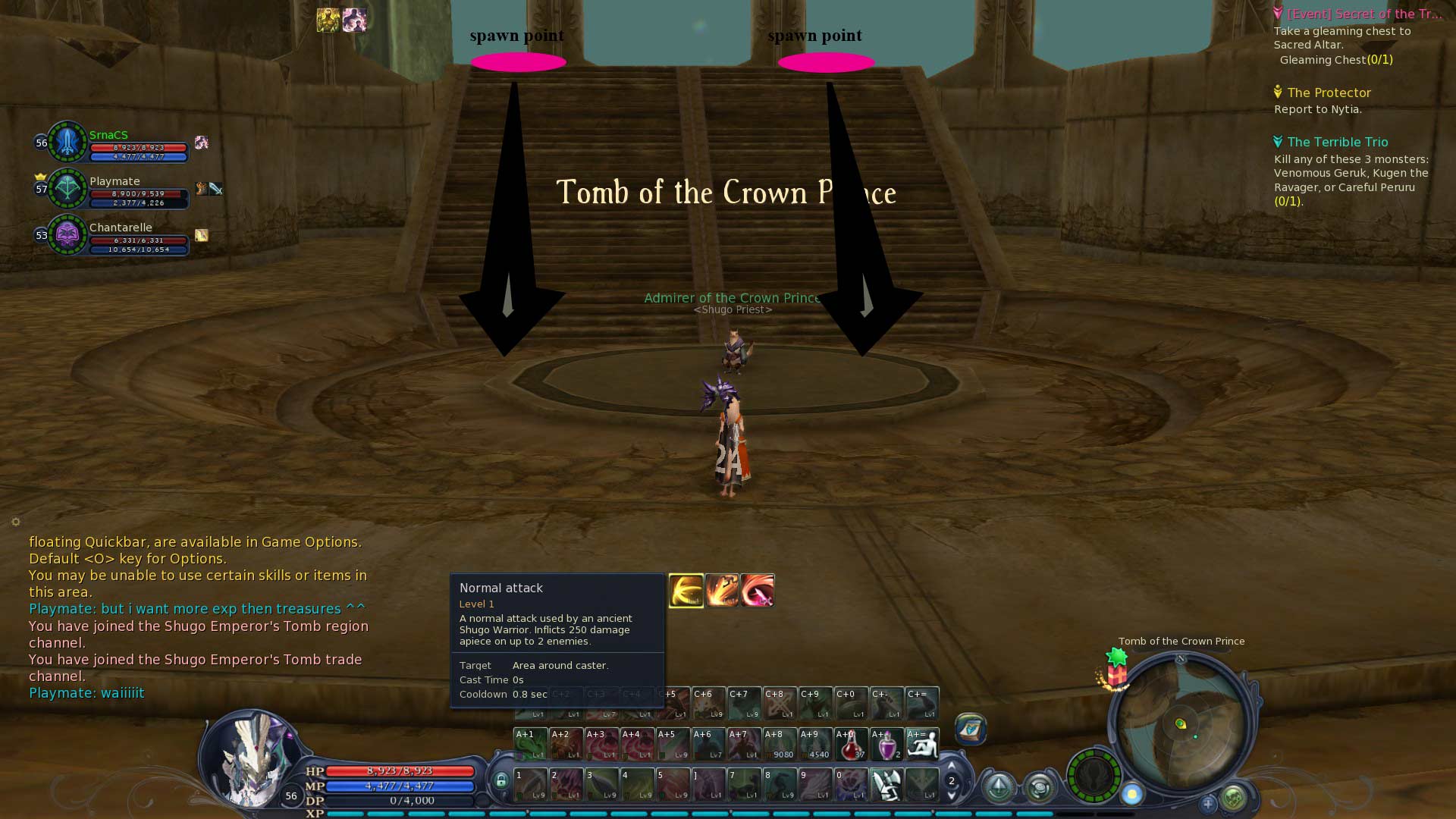The width and height of the screenshot is (1456, 819).
Task: Use the yellow Normal attack skill
Action: 686,591
